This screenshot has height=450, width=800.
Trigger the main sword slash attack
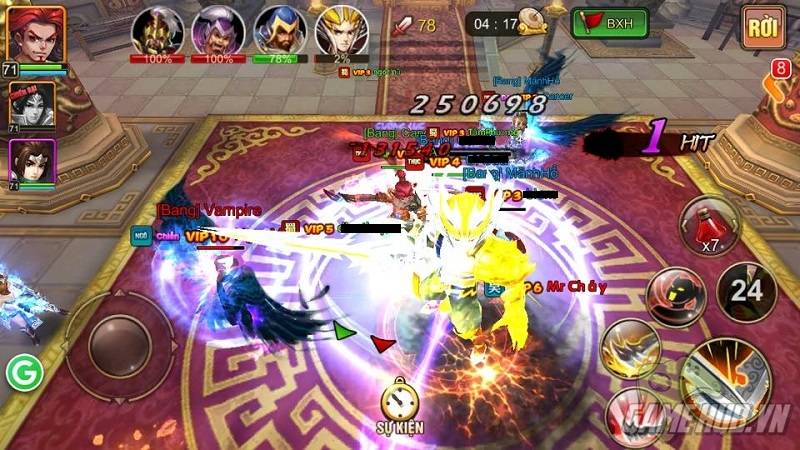coord(727,379)
